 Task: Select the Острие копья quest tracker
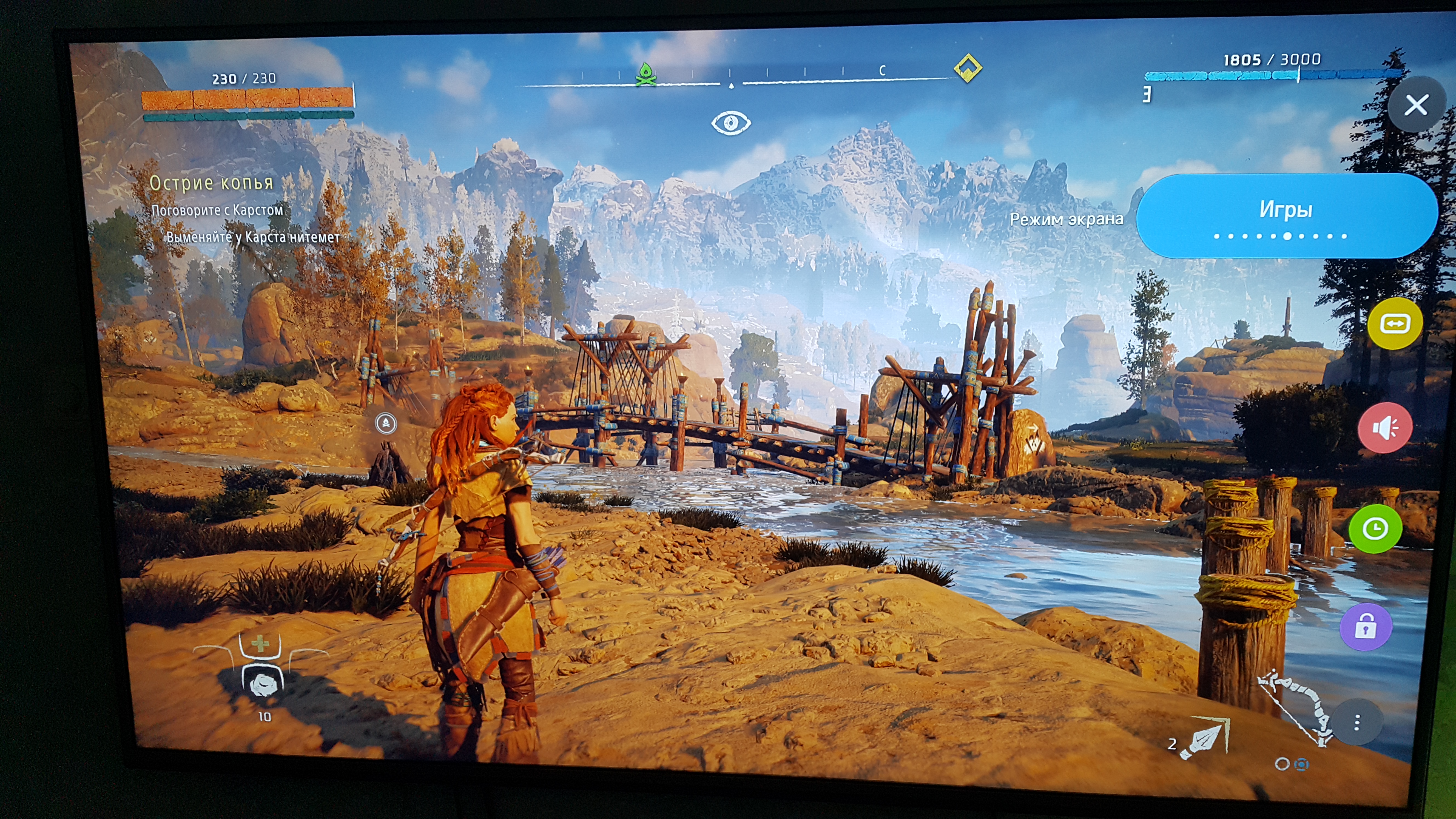[211, 183]
